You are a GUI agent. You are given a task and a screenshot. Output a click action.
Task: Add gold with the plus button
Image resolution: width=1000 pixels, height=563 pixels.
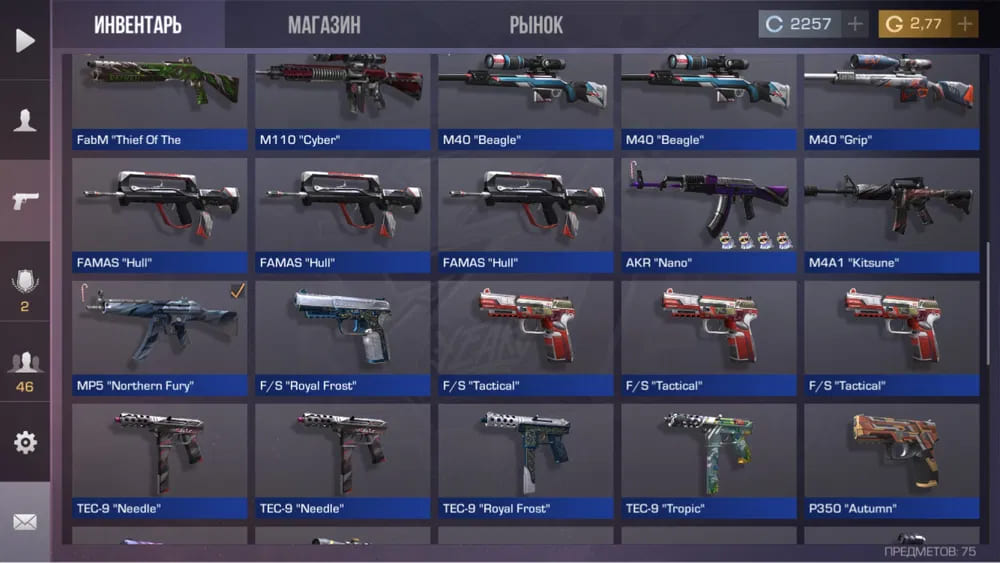tap(965, 24)
